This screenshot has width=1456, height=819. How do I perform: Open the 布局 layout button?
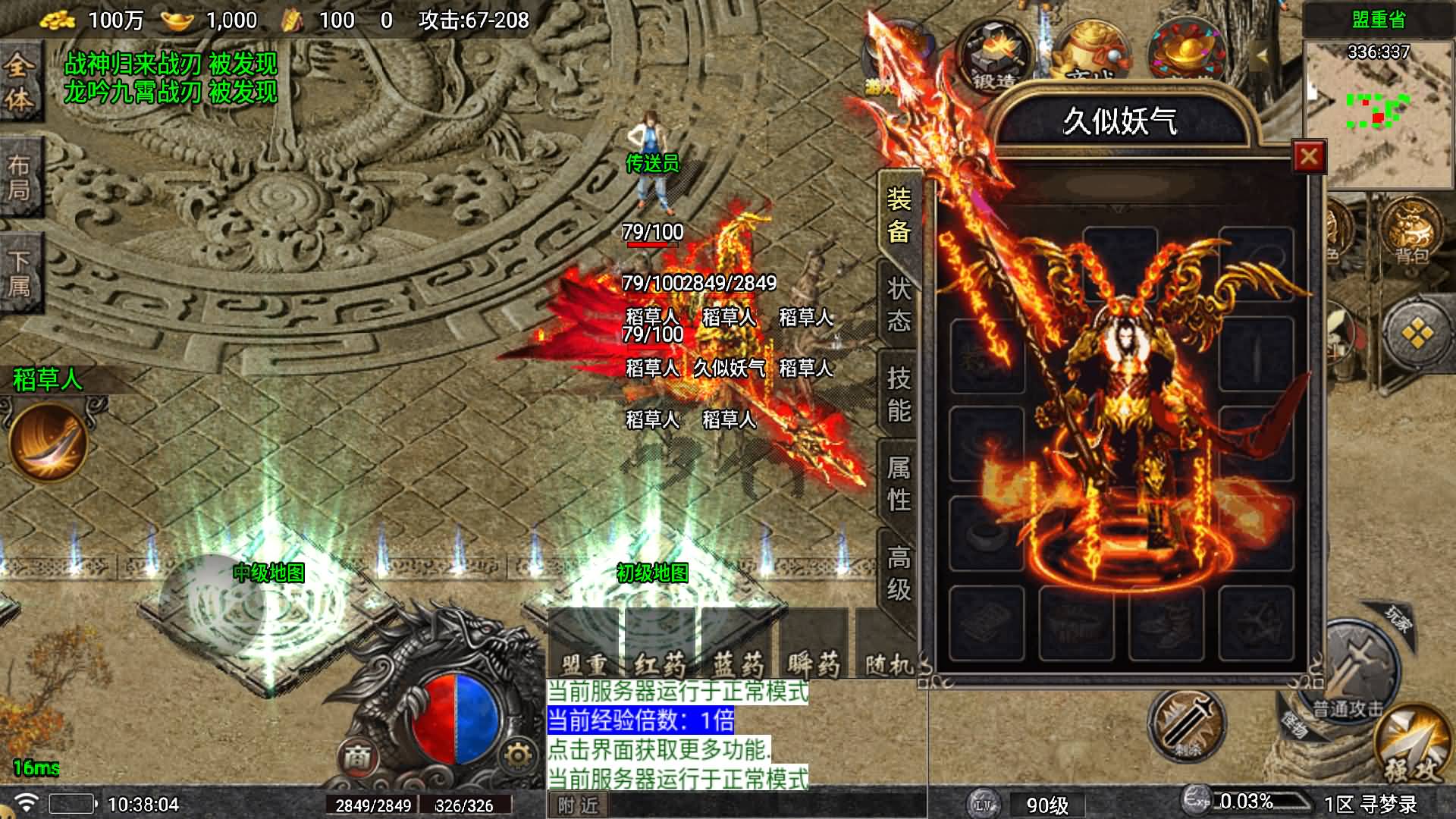pos(20,177)
